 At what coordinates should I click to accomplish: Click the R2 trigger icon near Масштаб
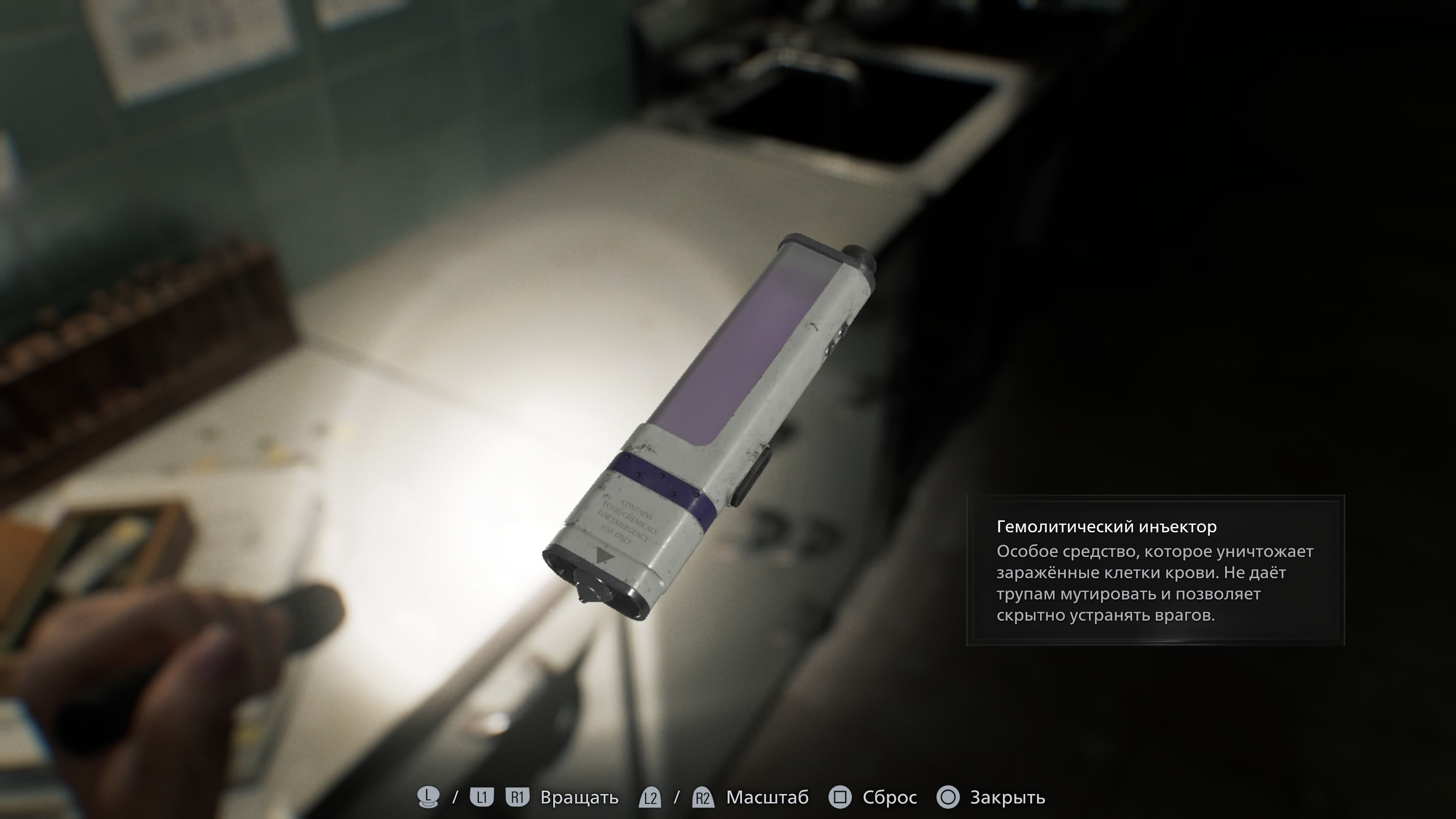pos(703,798)
